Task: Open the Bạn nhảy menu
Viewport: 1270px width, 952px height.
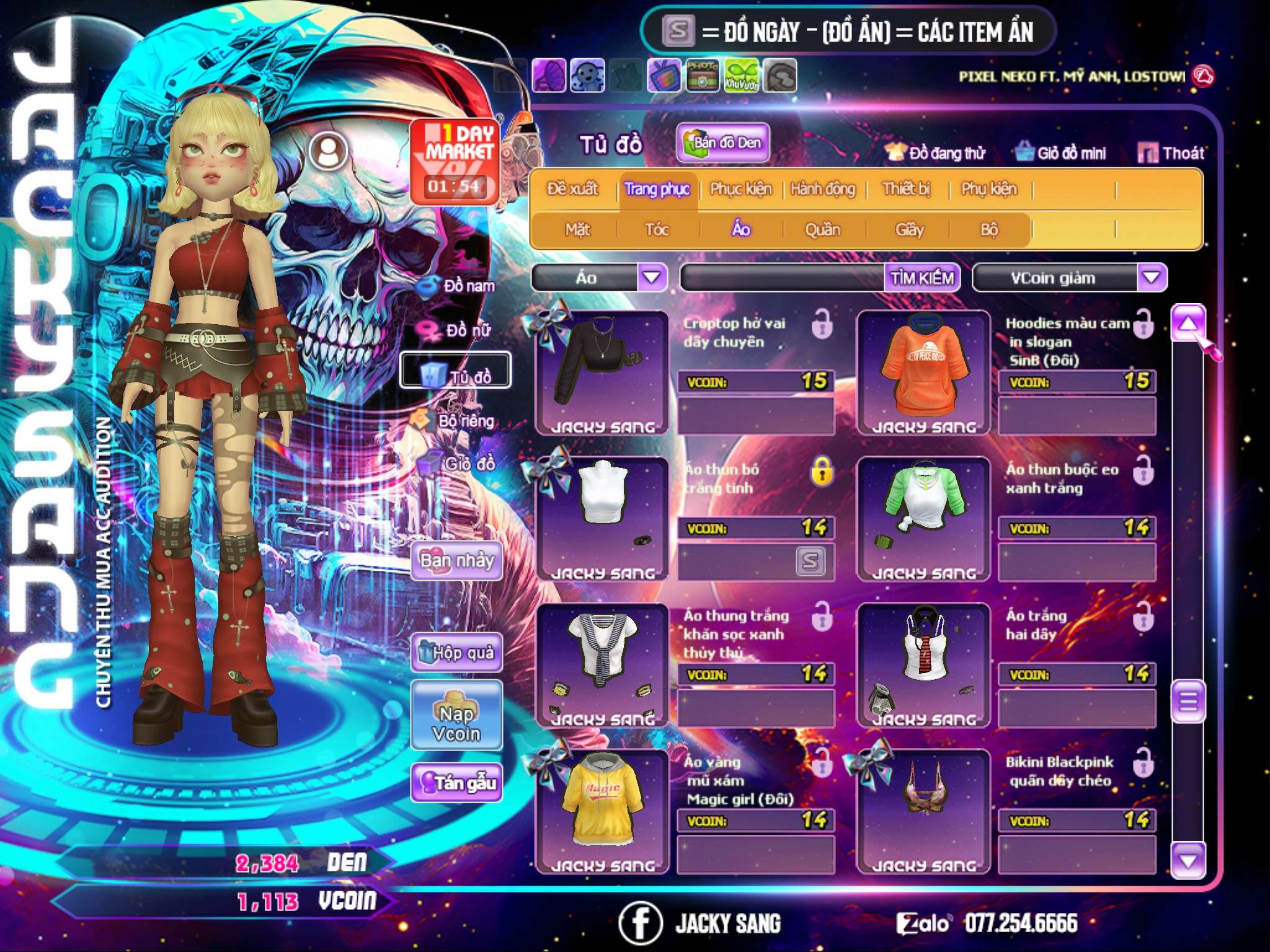Action: coord(457,561)
